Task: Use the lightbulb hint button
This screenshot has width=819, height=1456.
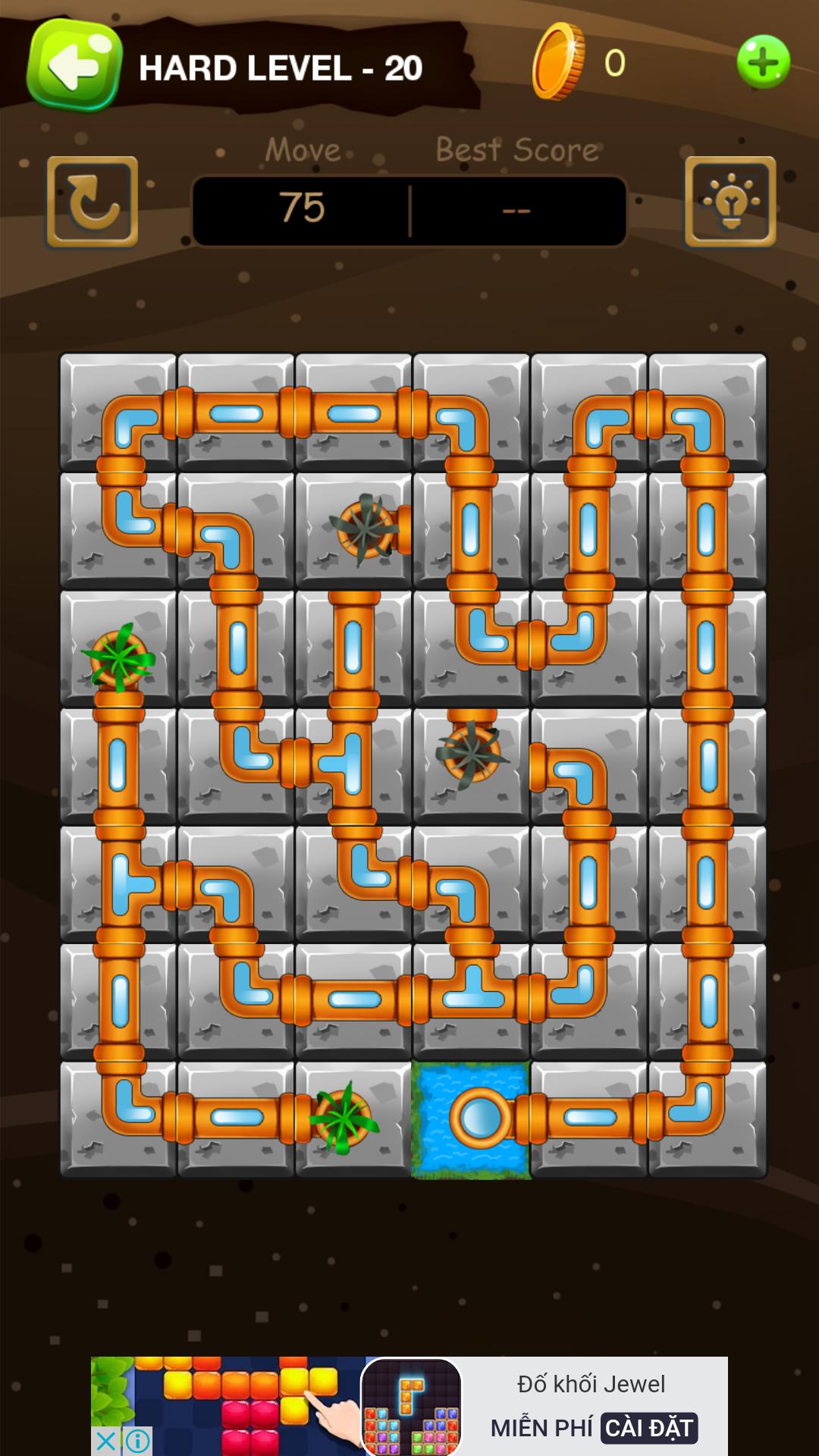Action: coord(730,202)
